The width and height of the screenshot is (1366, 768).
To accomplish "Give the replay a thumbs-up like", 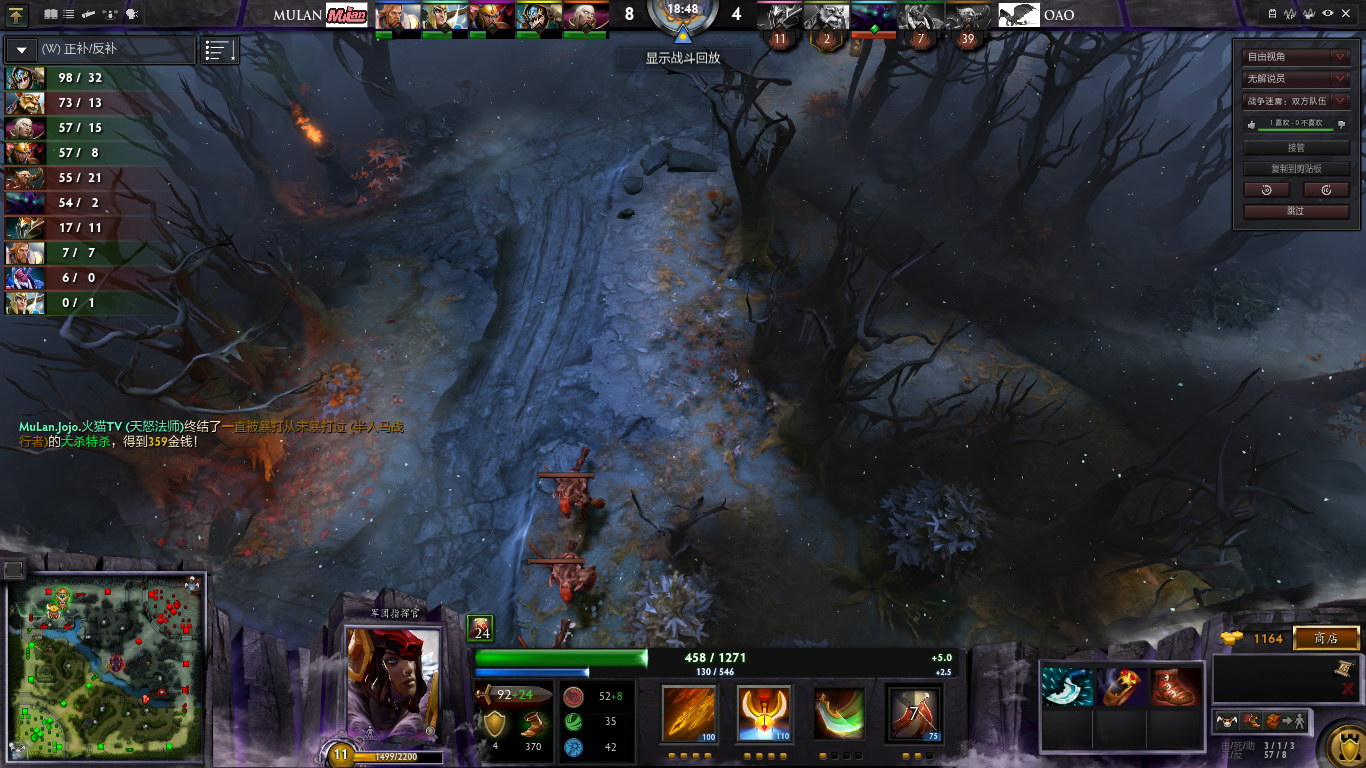I will [x=1249, y=124].
